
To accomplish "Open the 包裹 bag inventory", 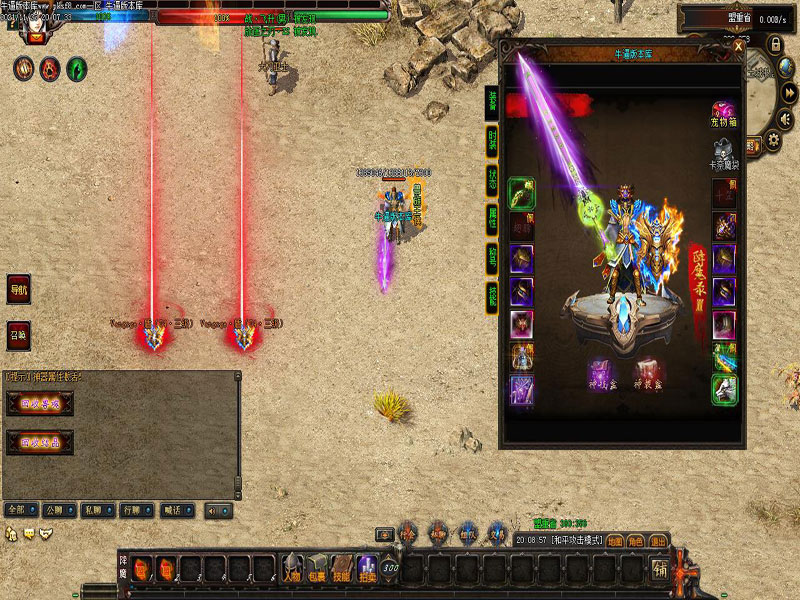I will pyautogui.click(x=317, y=568).
